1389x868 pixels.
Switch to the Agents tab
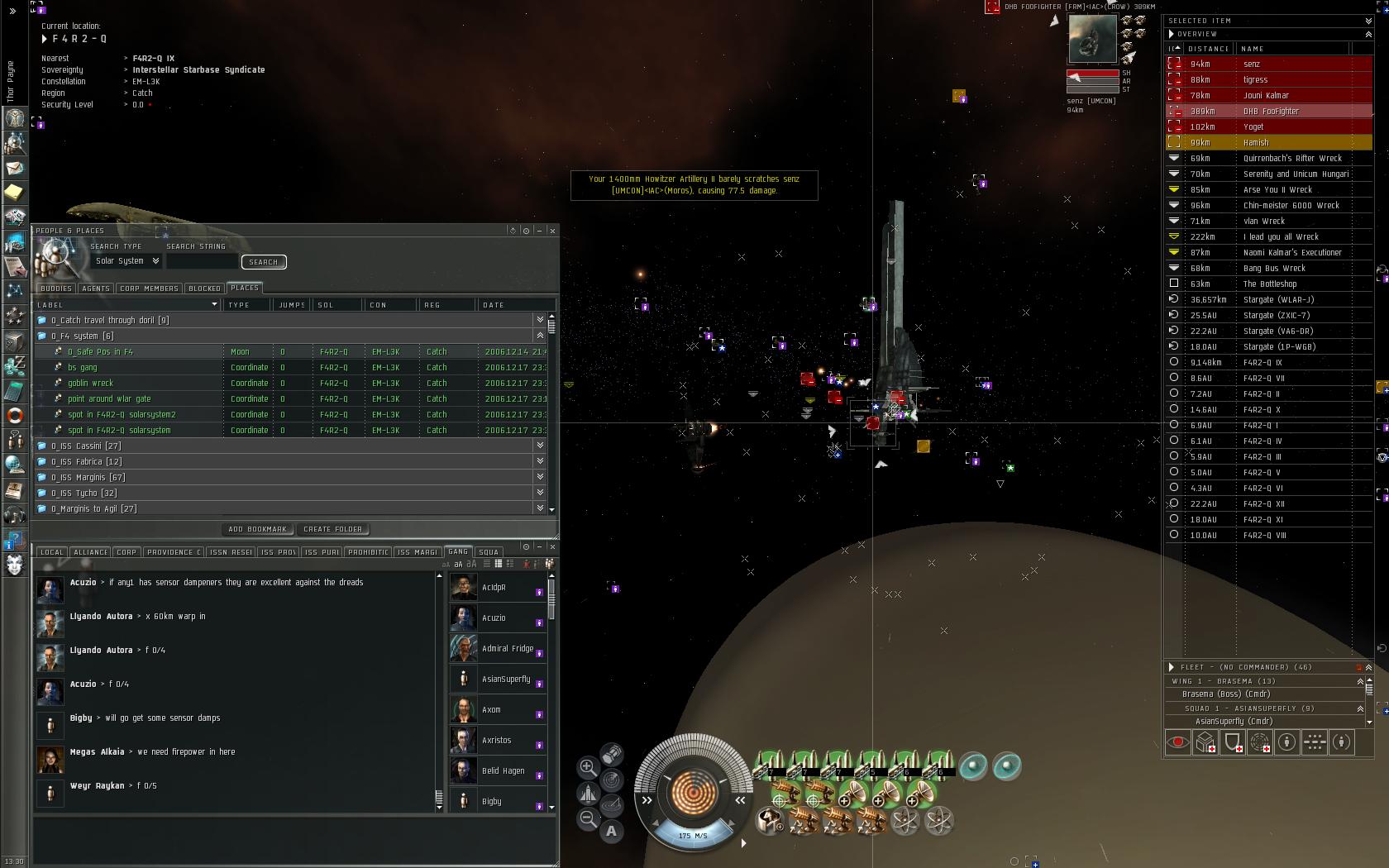96,289
